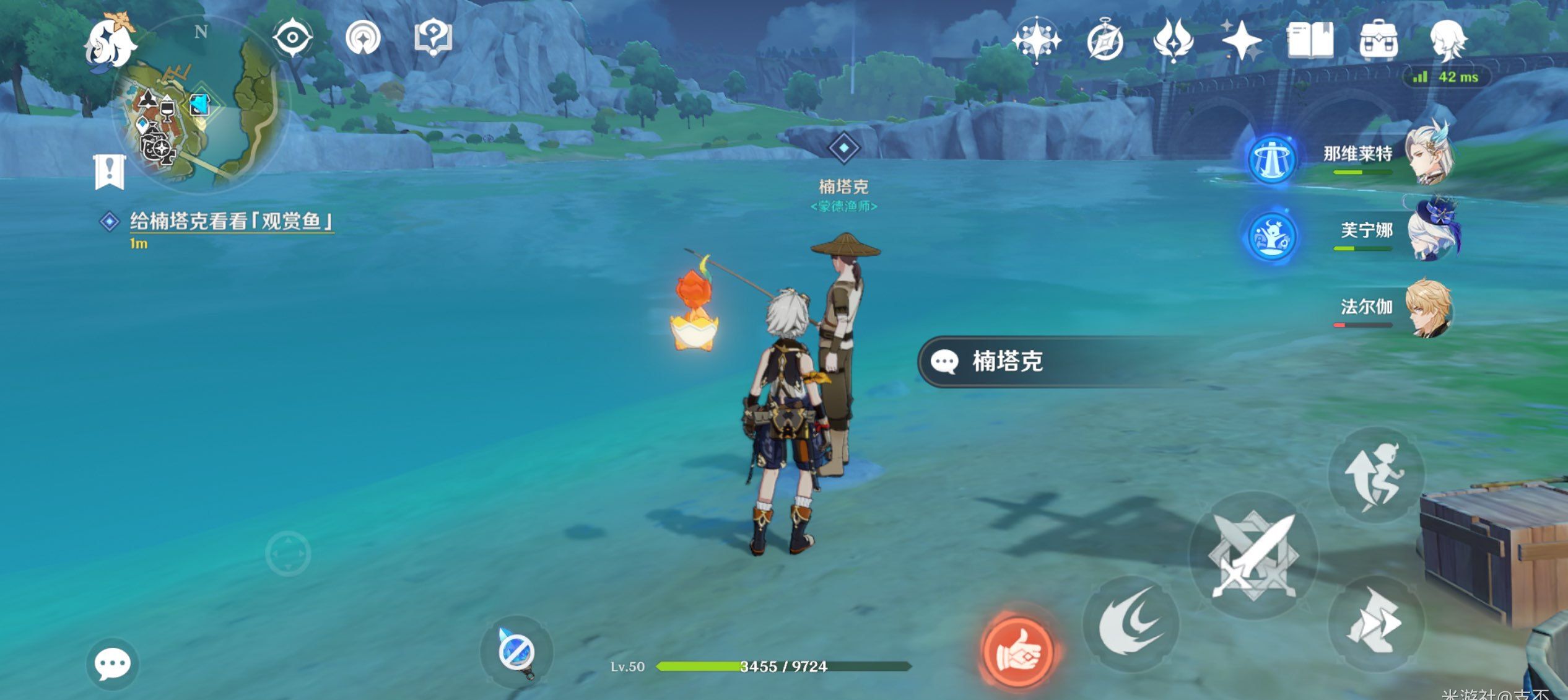Open the wish star icon
Viewport: 1568px width, 700px height.
click(1036, 41)
